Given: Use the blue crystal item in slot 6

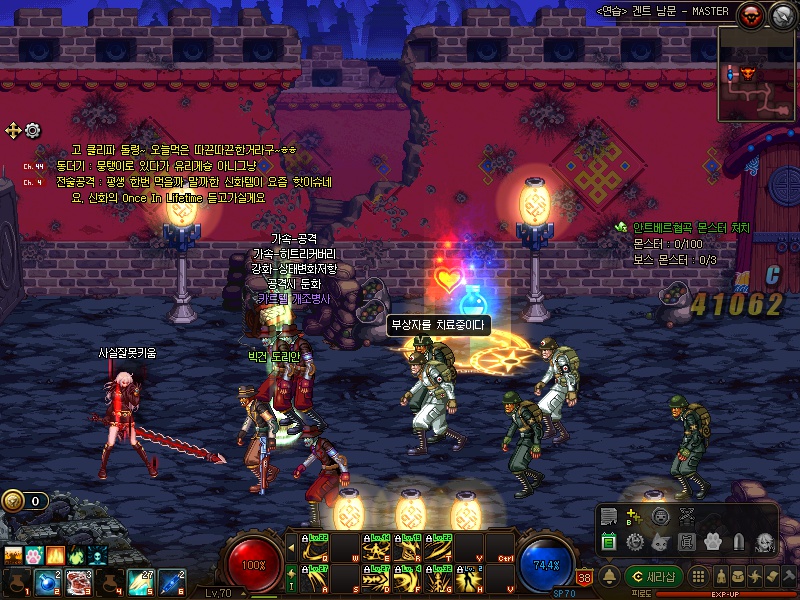Looking at the screenshot, I should pos(171,582).
